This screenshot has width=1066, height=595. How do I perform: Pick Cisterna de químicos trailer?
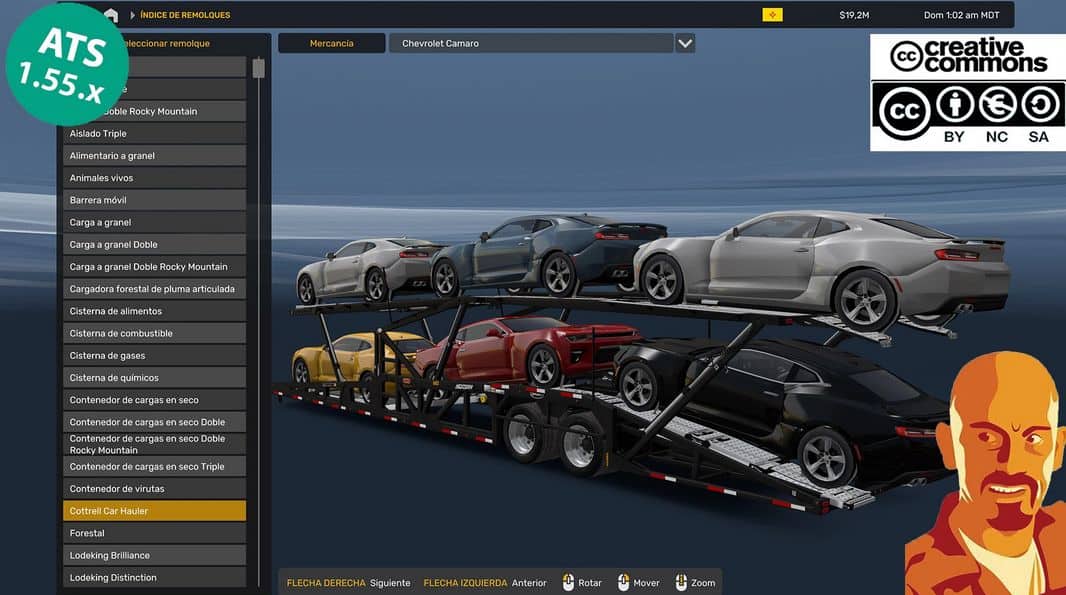point(154,378)
